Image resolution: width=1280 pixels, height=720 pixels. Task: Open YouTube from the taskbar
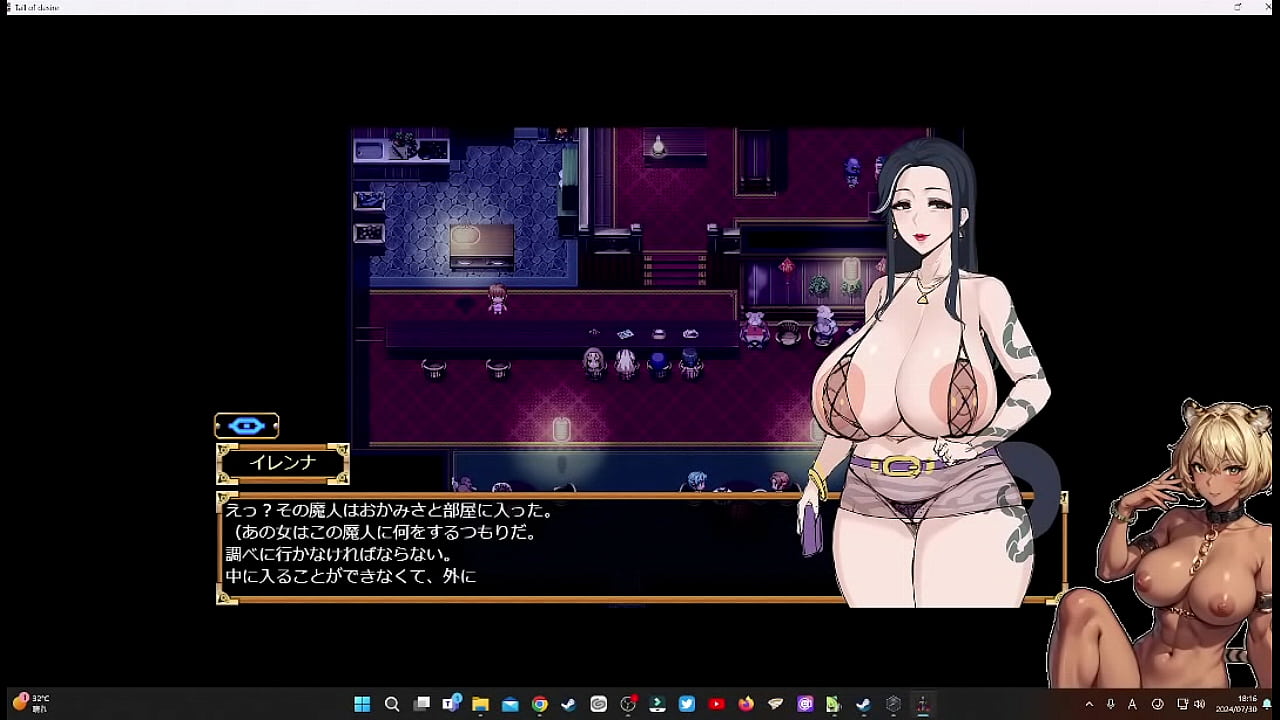tap(716, 705)
